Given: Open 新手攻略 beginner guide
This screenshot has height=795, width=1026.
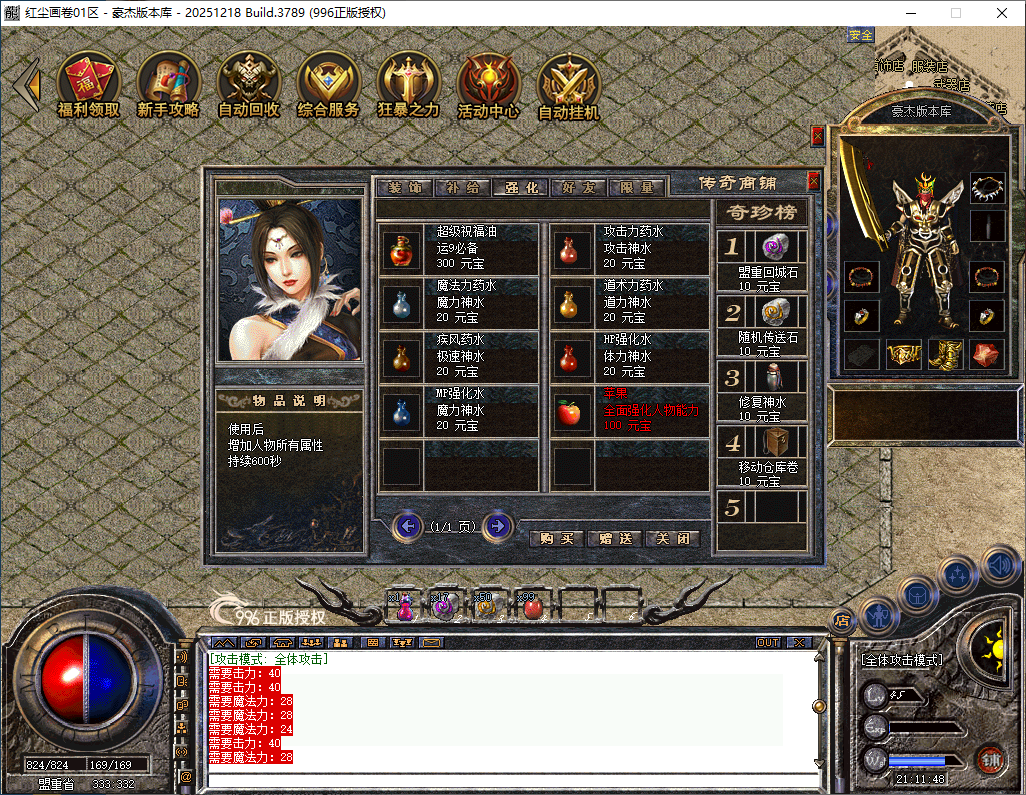Looking at the screenshot, I should tap(168, 86).
